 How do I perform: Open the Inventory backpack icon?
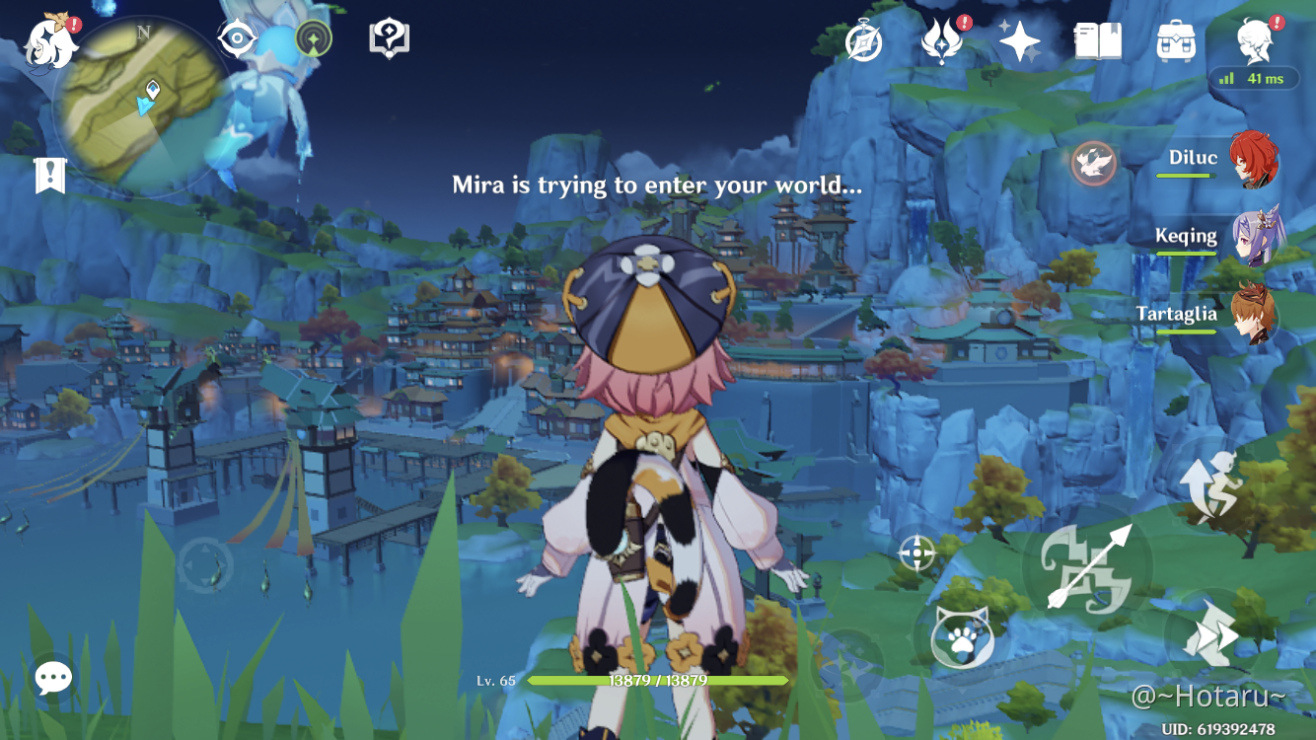click(x=1178, y=40)
